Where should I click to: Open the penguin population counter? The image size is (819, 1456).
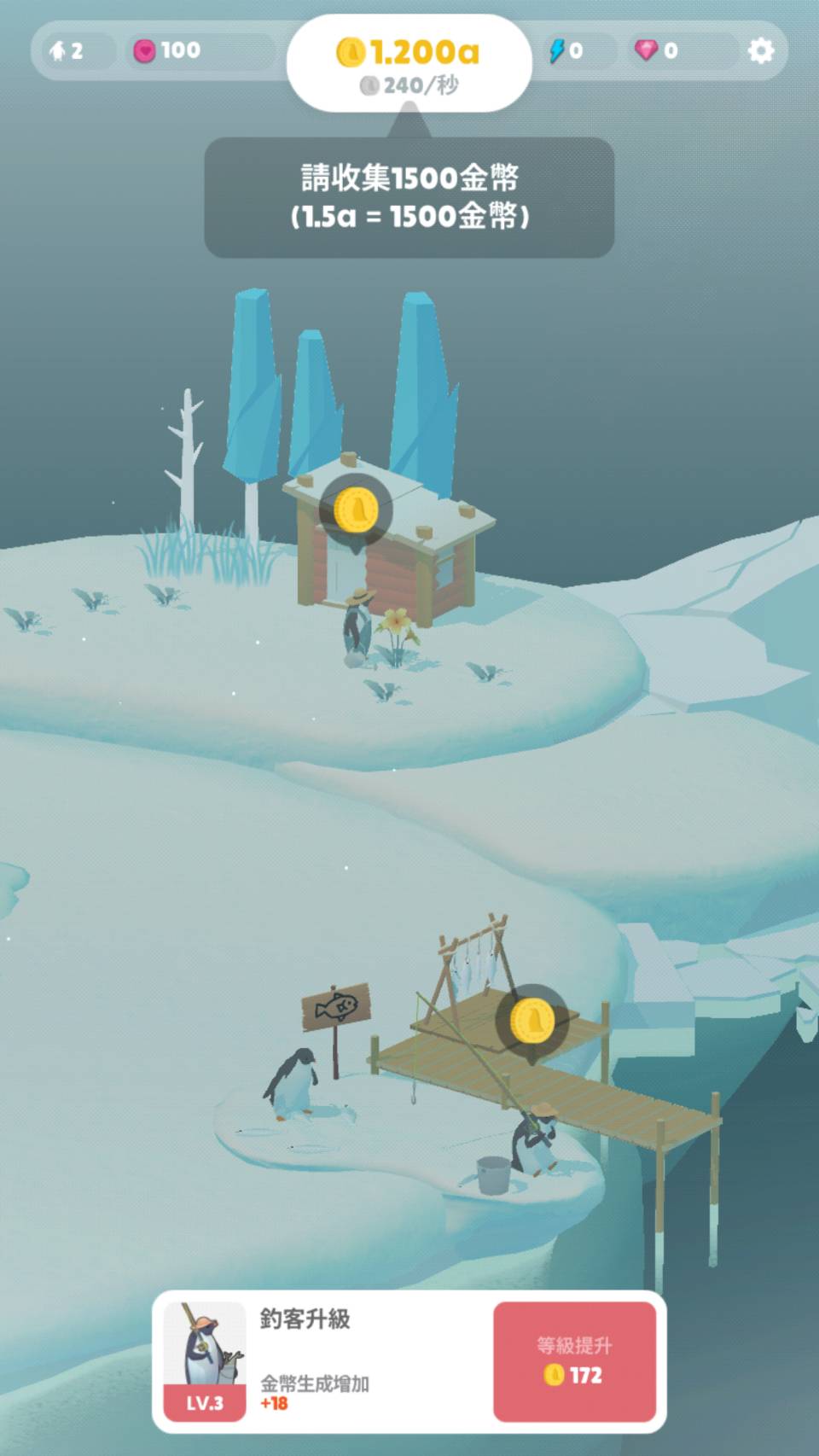pyautogui.click(x=67, y=51)
